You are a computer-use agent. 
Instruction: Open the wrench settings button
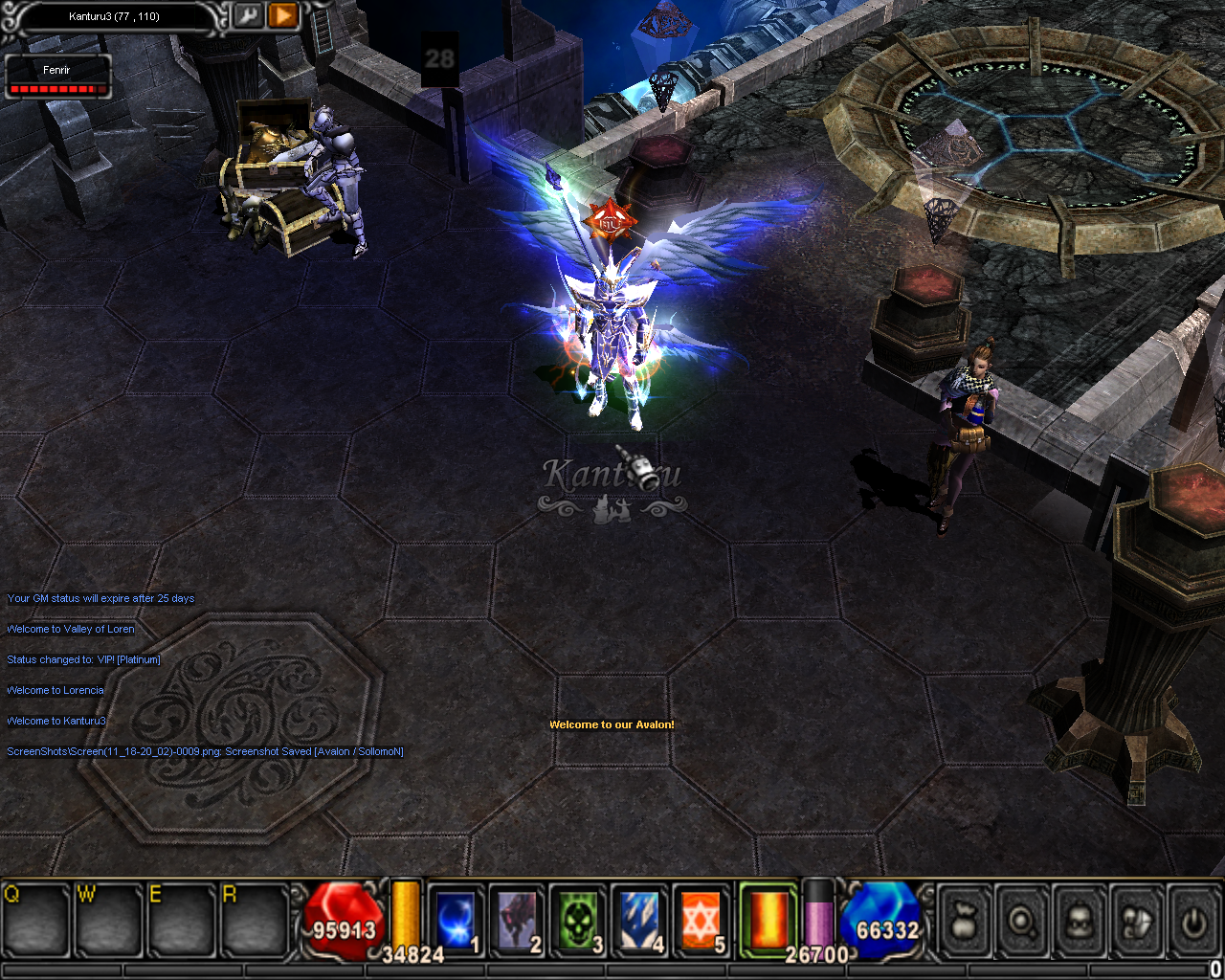pos(248,16)
